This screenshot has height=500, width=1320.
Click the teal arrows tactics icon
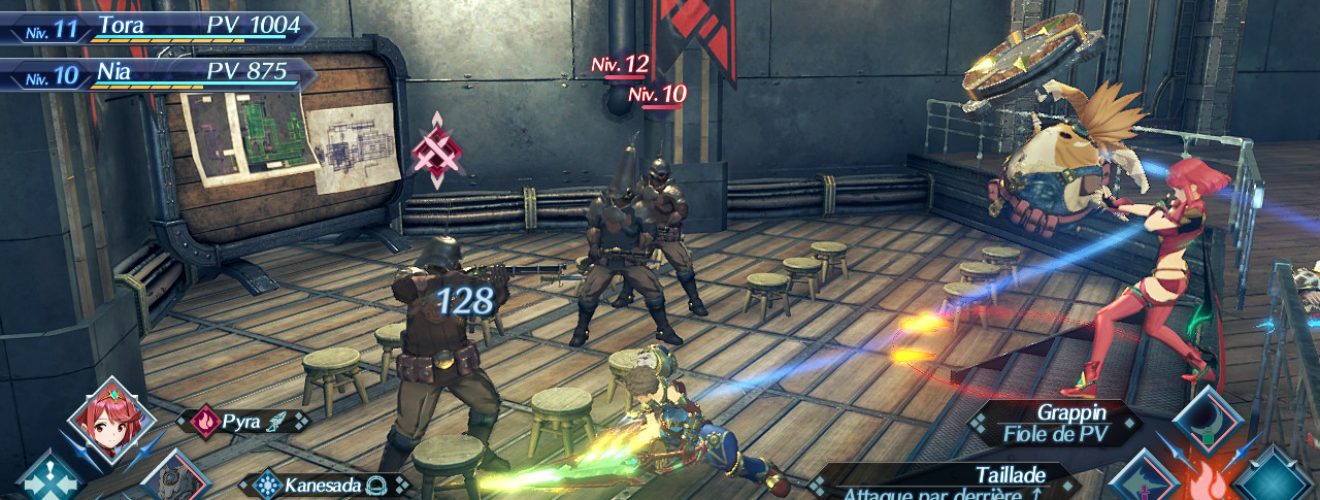pos(48,478)
